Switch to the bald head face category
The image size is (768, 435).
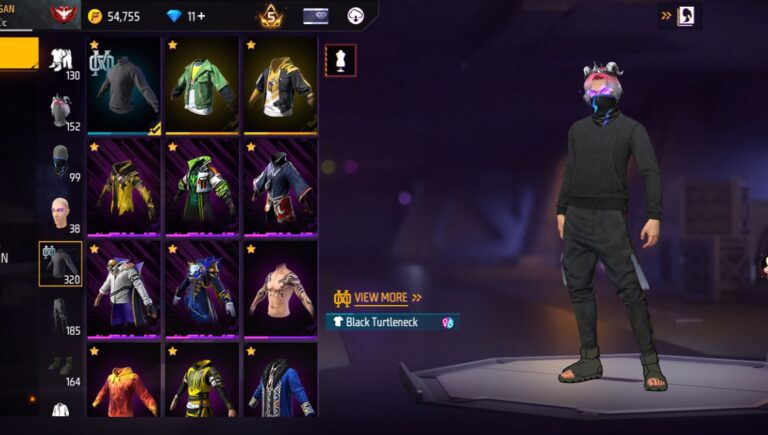[x=61, y=214]
